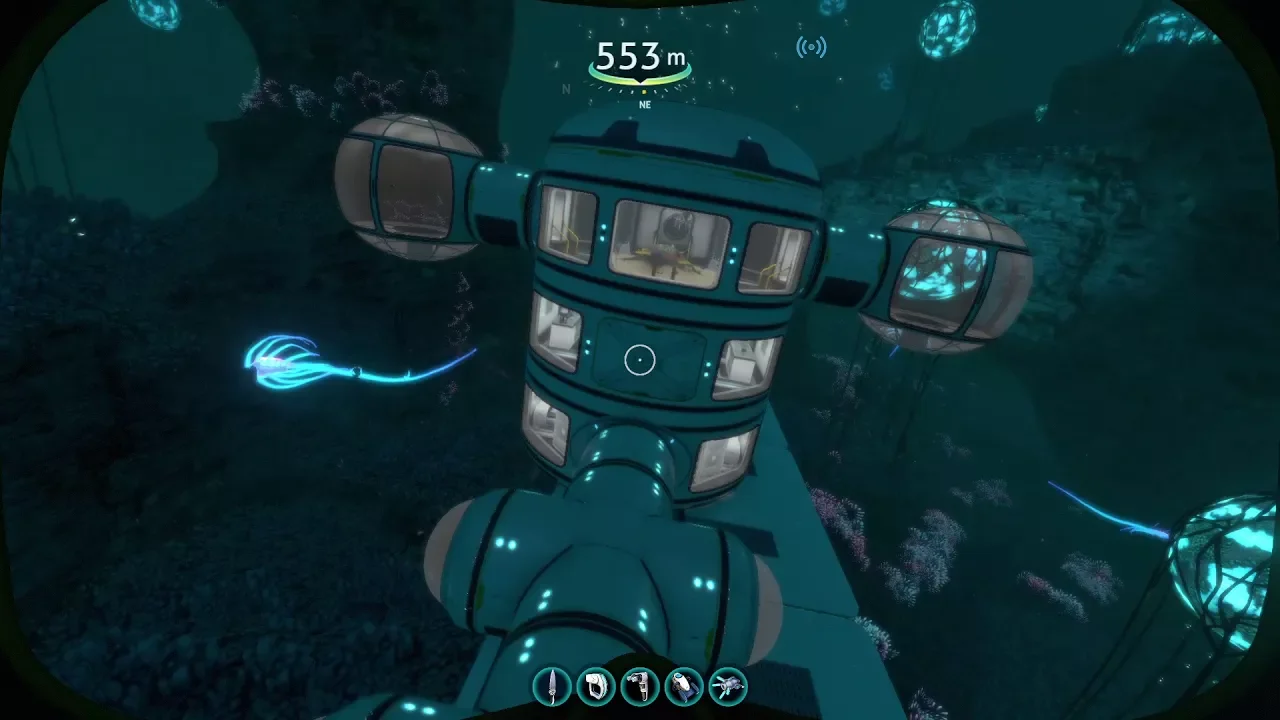This screenshot has width=1280, height=720.
Task: Select the Seaglide hotbar slot
Action: (684, 686)
